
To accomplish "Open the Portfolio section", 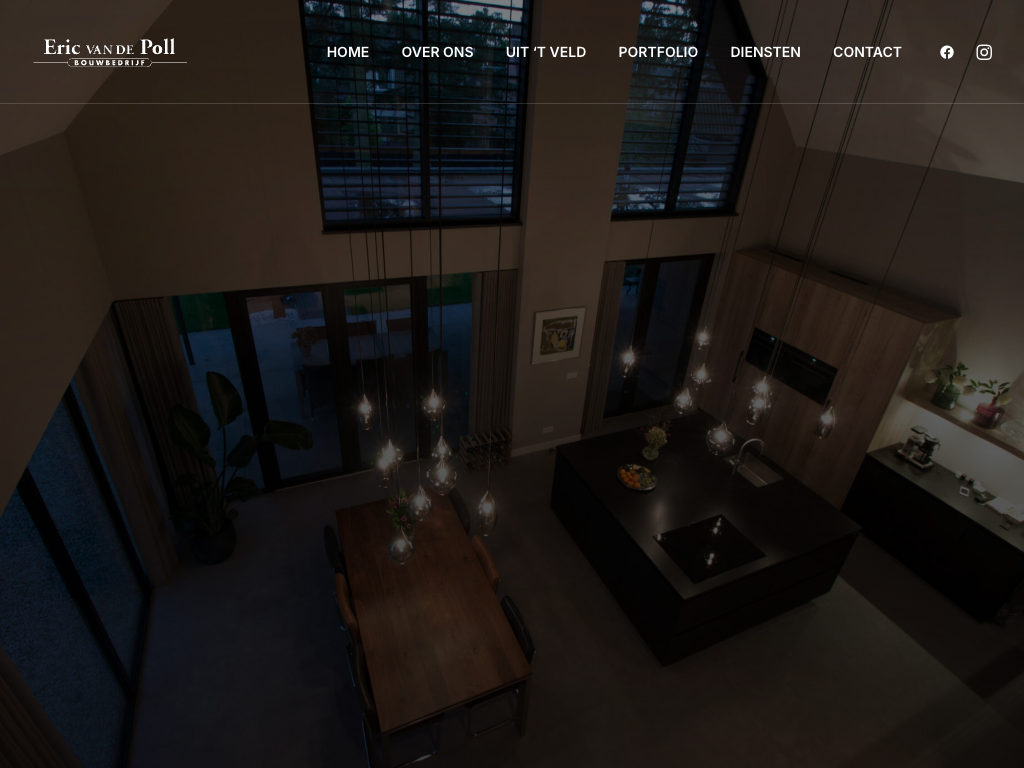I will click(658, 52).
